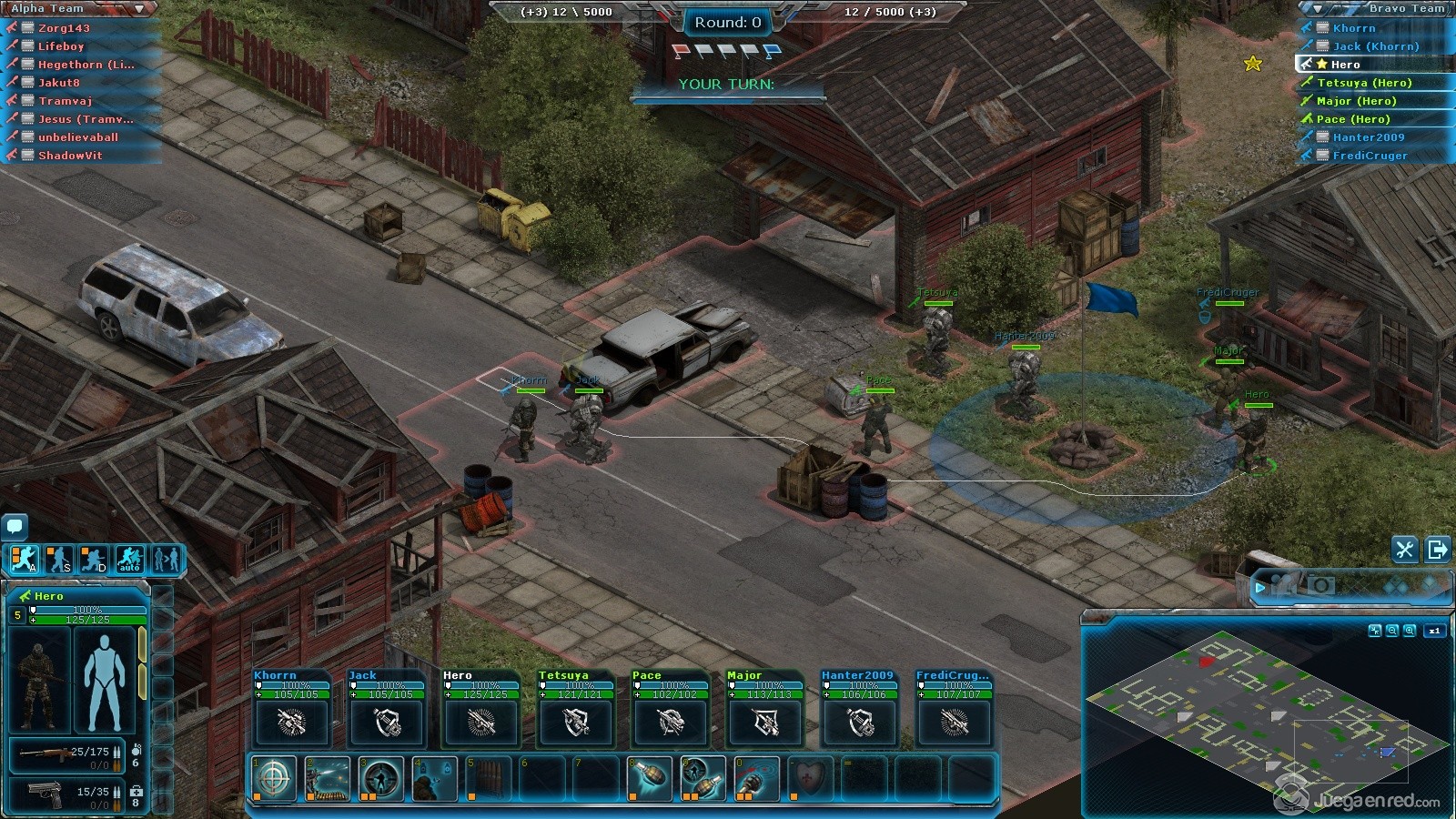
Task: Switch to the running stance marked A
Action: pos(25,559)
